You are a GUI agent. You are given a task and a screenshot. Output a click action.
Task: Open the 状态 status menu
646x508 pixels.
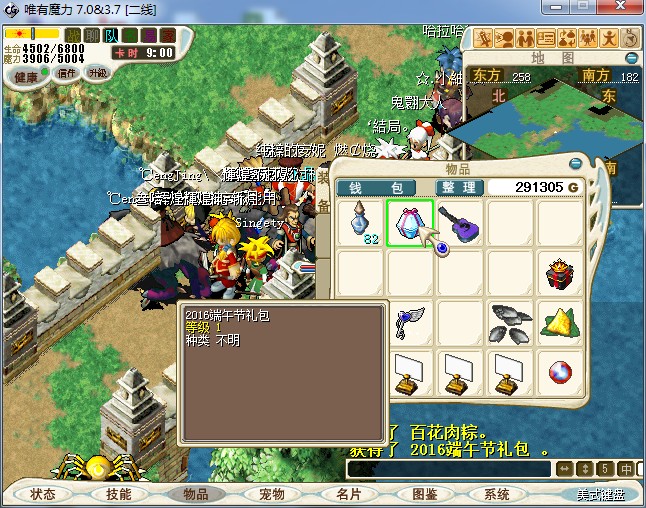click(x=43, y=494)
